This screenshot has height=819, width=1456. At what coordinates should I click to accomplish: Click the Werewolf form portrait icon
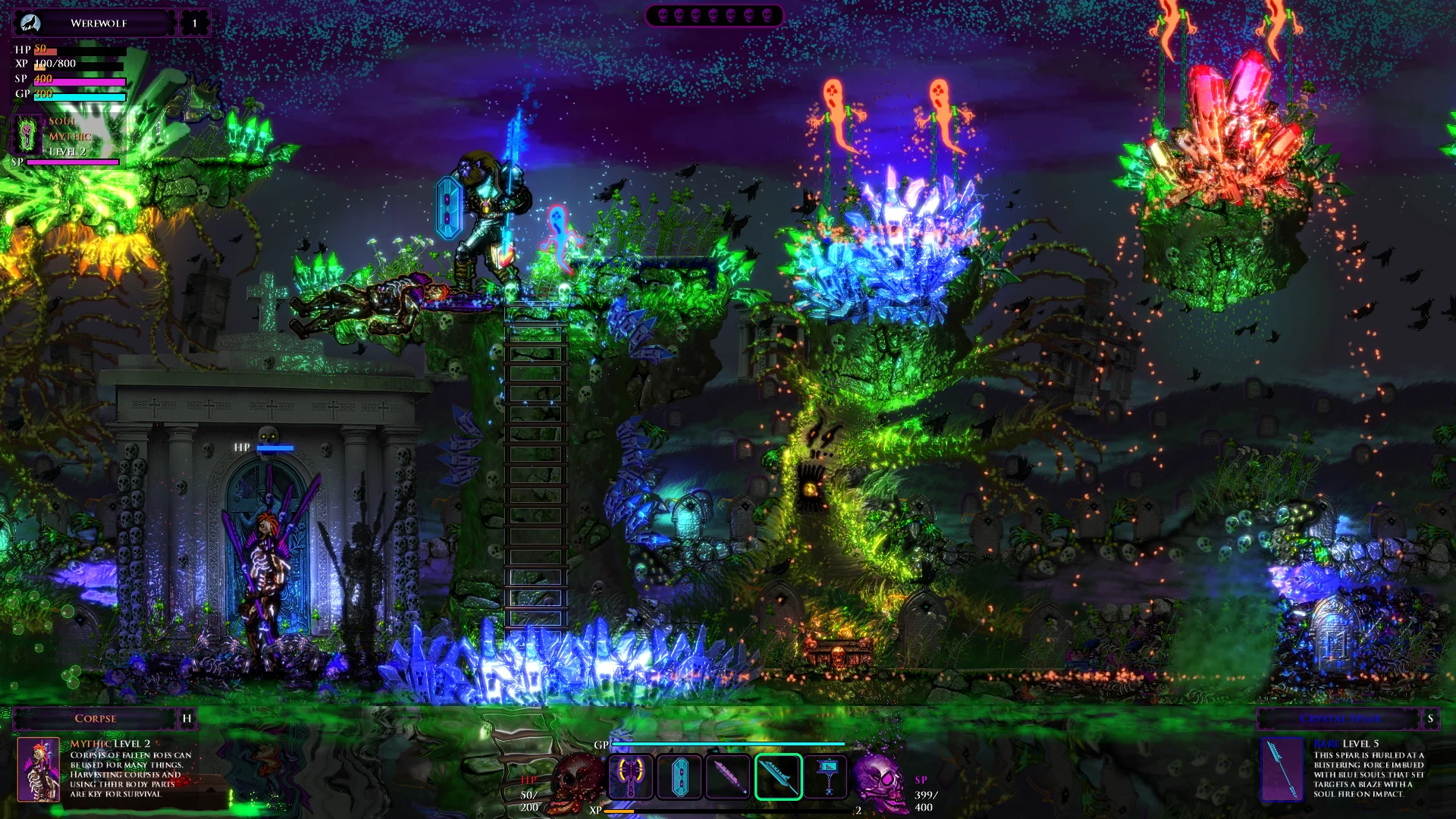pyautogui.click(x=30, y=23)
